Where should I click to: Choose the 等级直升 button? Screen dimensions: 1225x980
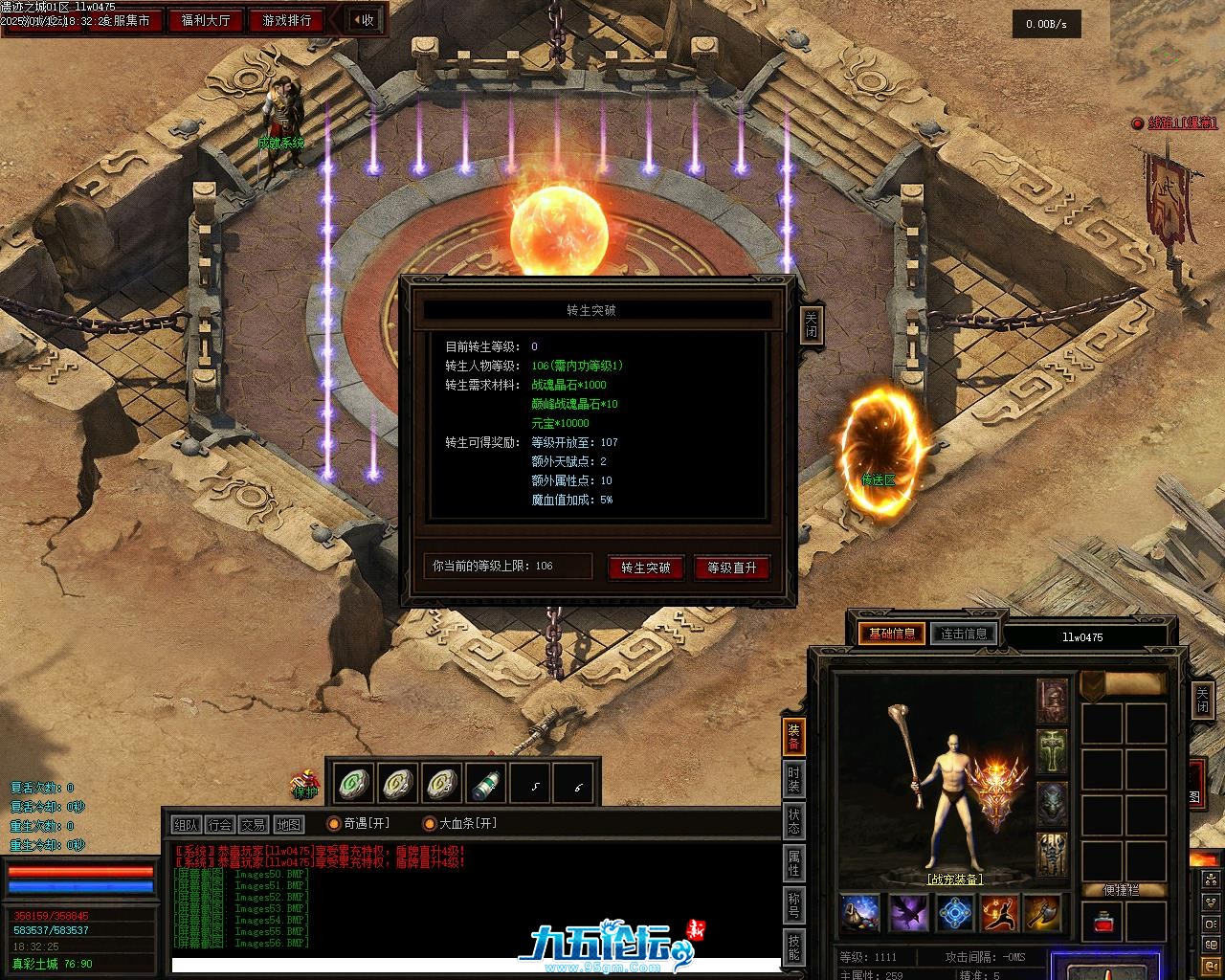click(732, 568)
